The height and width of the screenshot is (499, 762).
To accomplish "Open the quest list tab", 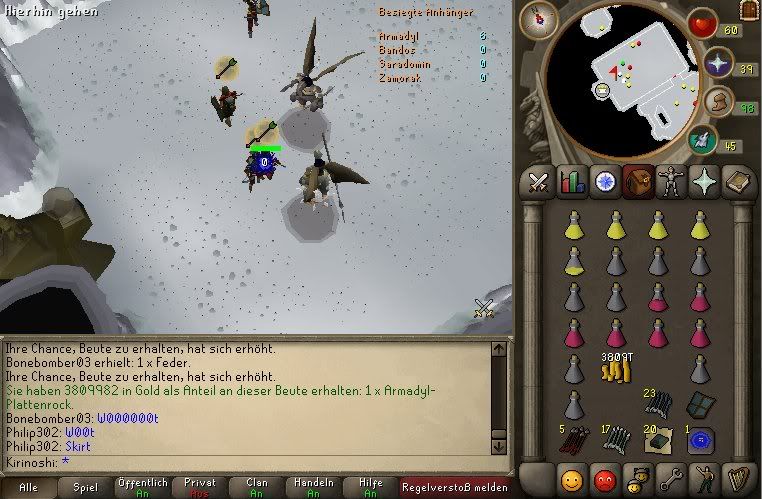I will click(x=605, y=182).
